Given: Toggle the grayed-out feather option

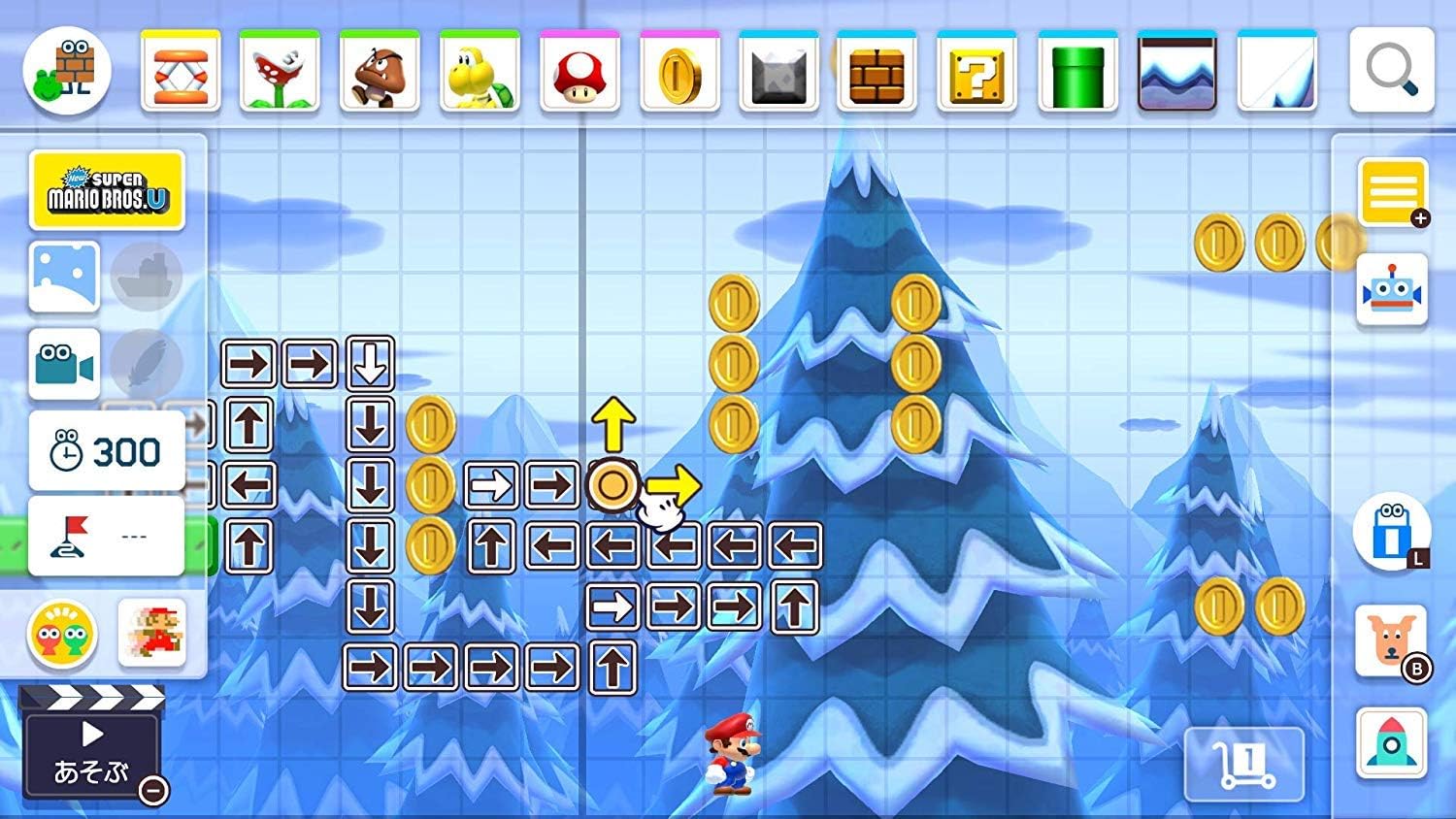Looking at the screenshot, I should (x=148, y=364).
